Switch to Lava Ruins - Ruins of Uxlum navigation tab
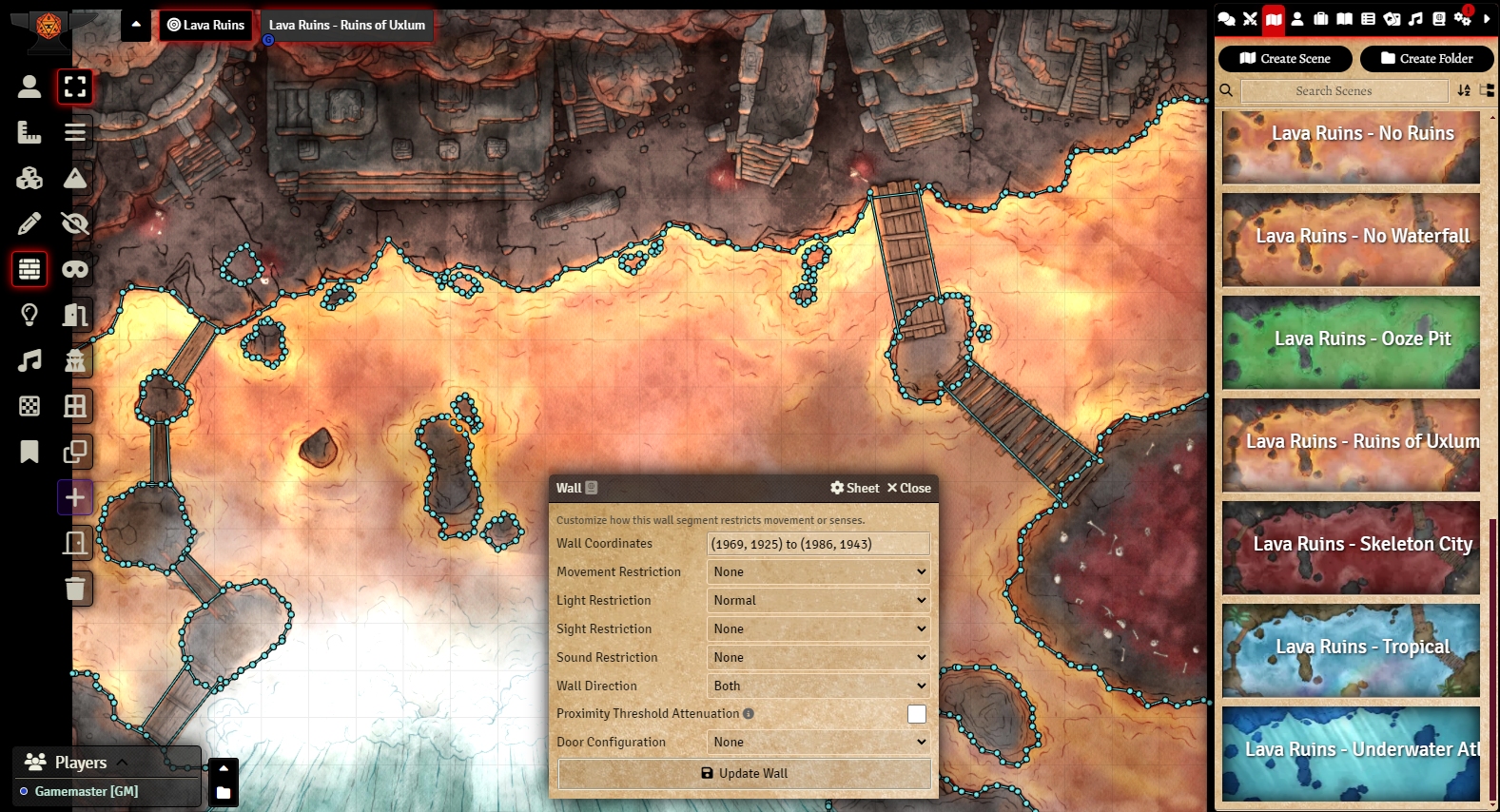 pos(347,26)
